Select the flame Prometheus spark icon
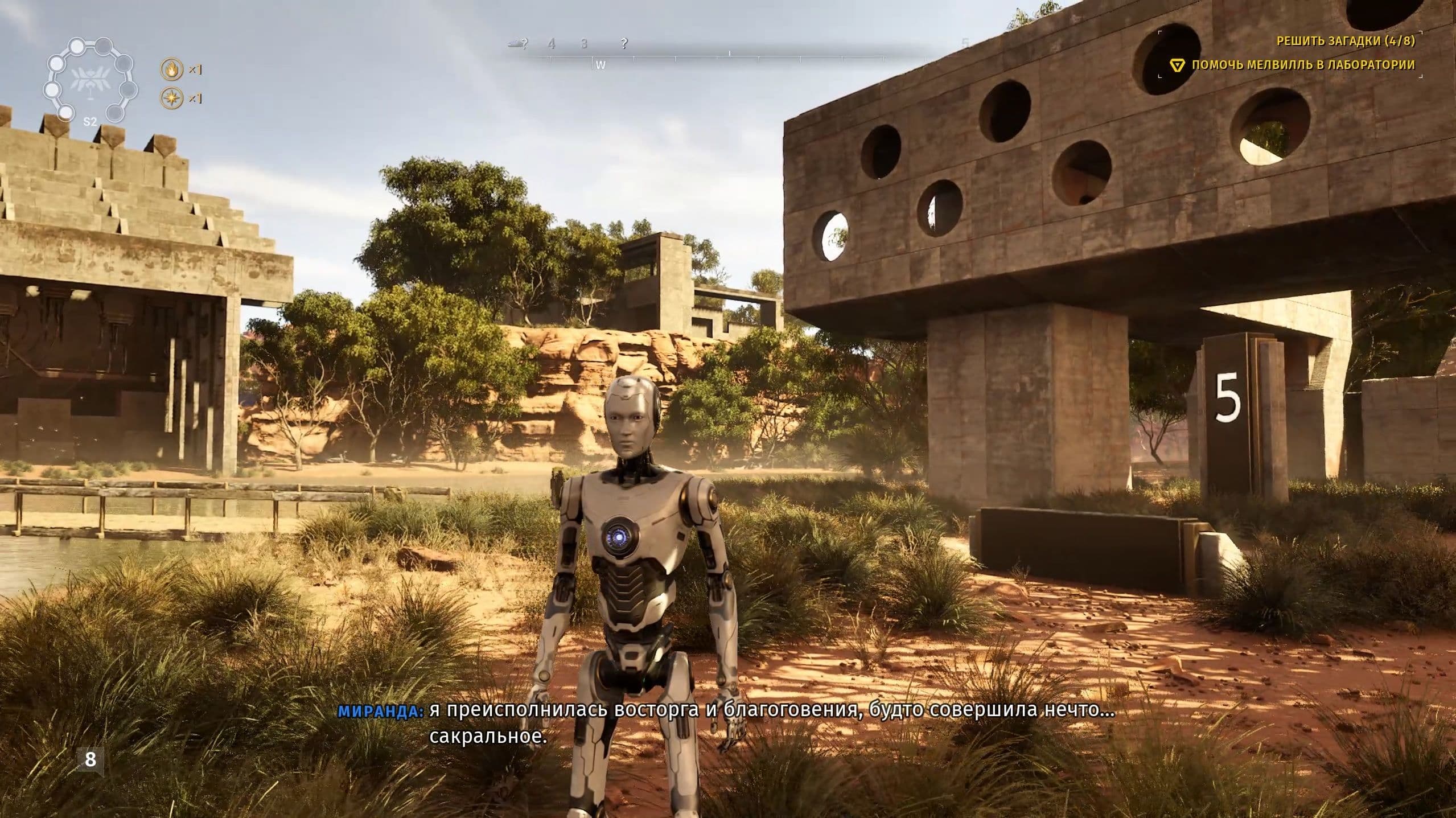This screenshot has height=818, width=1456. [170, 69]
